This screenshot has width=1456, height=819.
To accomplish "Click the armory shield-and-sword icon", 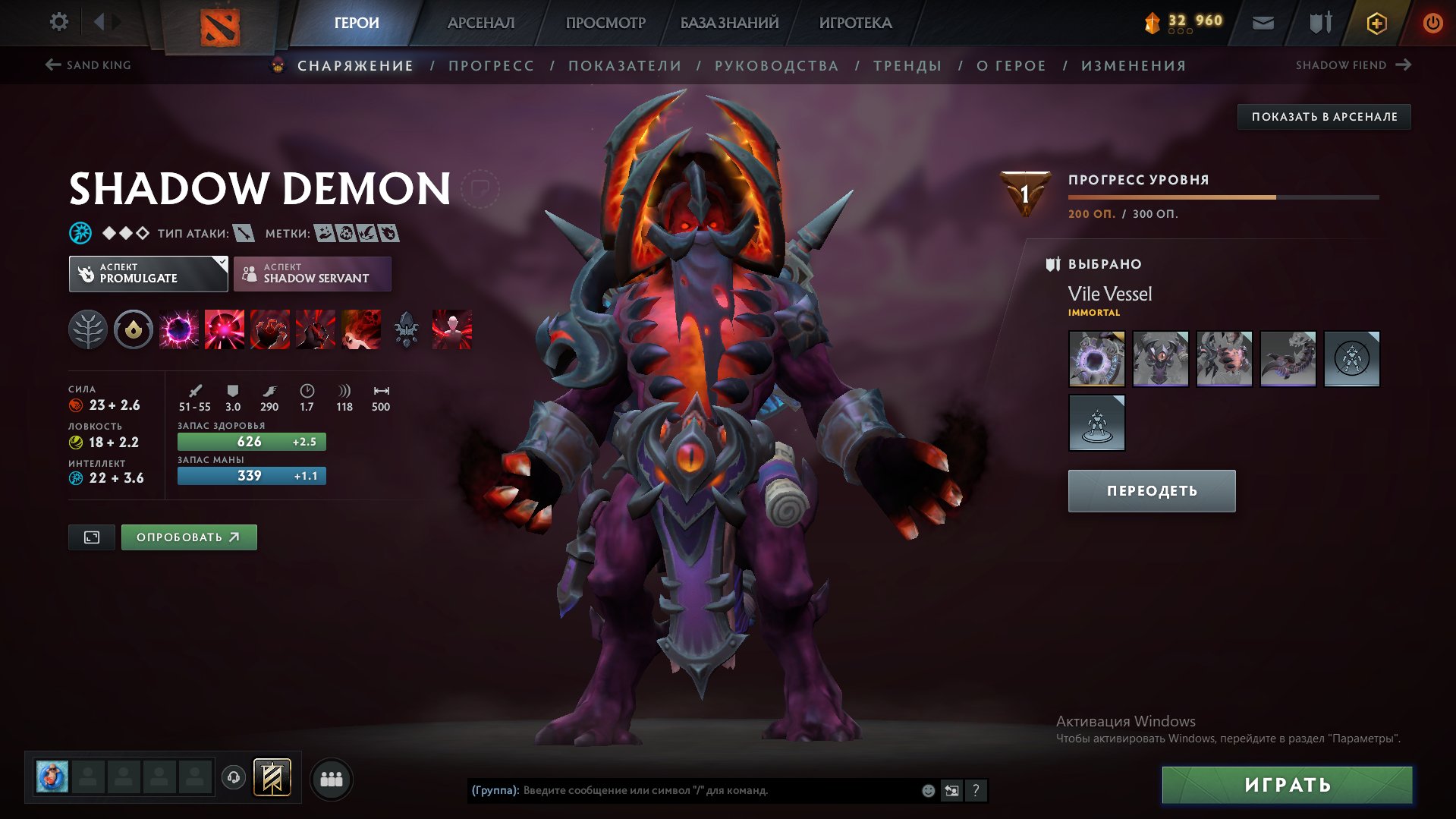I will pos(1319,22).
